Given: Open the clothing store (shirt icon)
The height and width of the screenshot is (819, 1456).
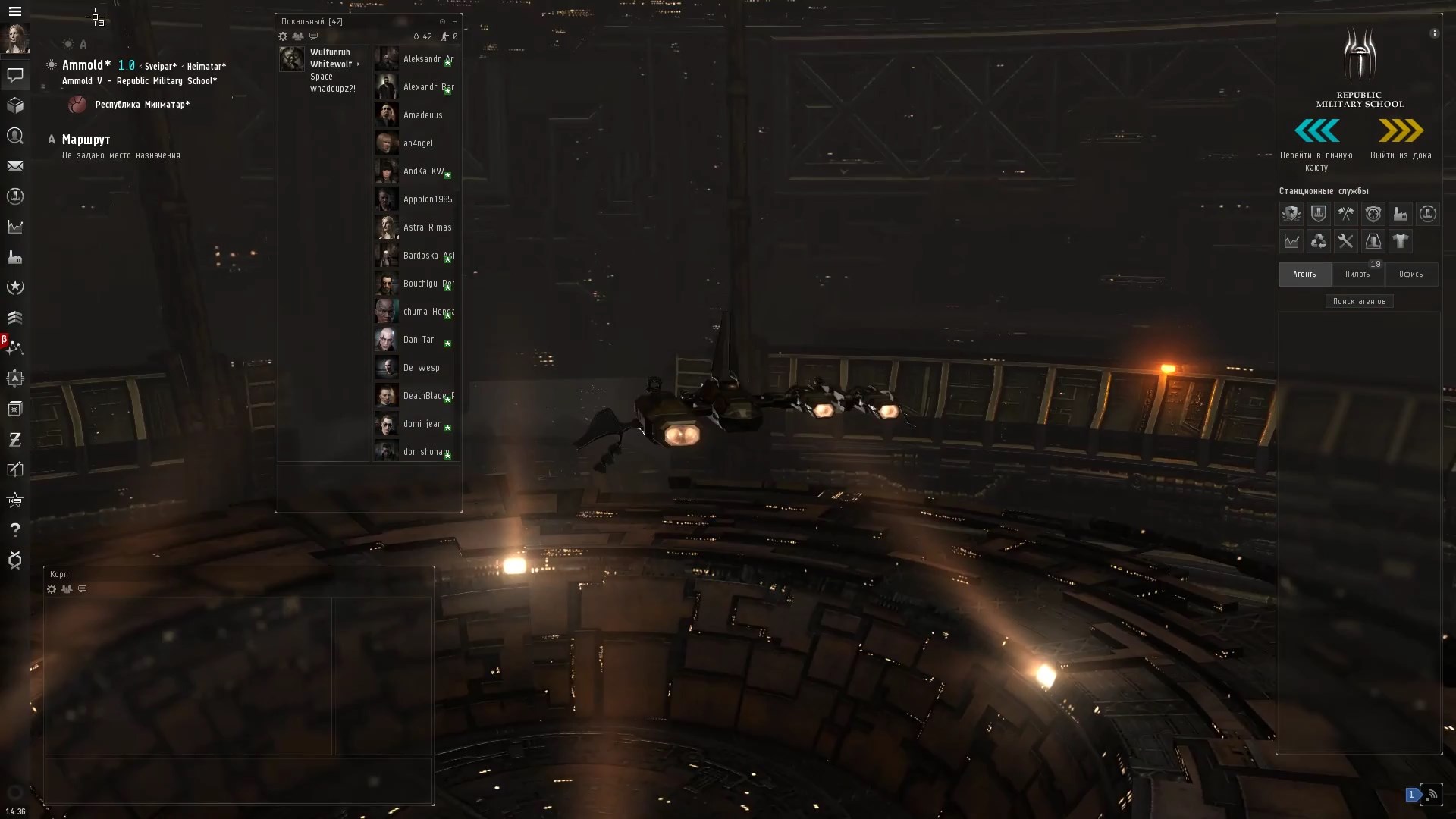Looking at the screenshot, I should click(1401, 241).
